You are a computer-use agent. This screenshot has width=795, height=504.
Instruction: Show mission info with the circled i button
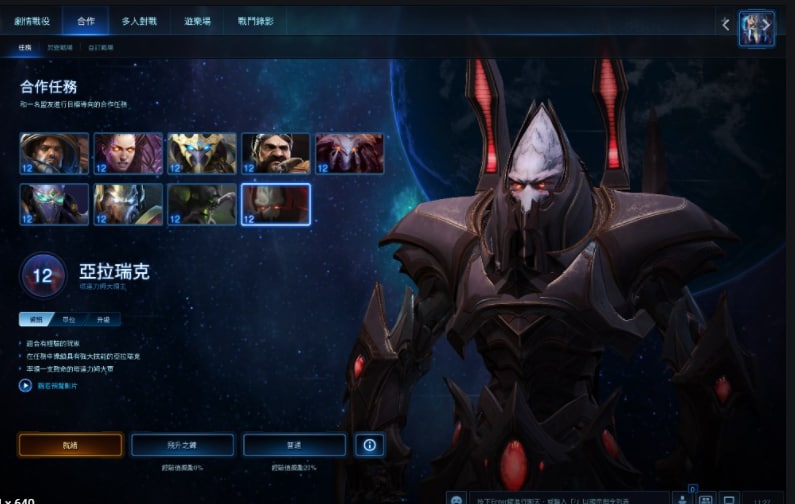[369, 445]
